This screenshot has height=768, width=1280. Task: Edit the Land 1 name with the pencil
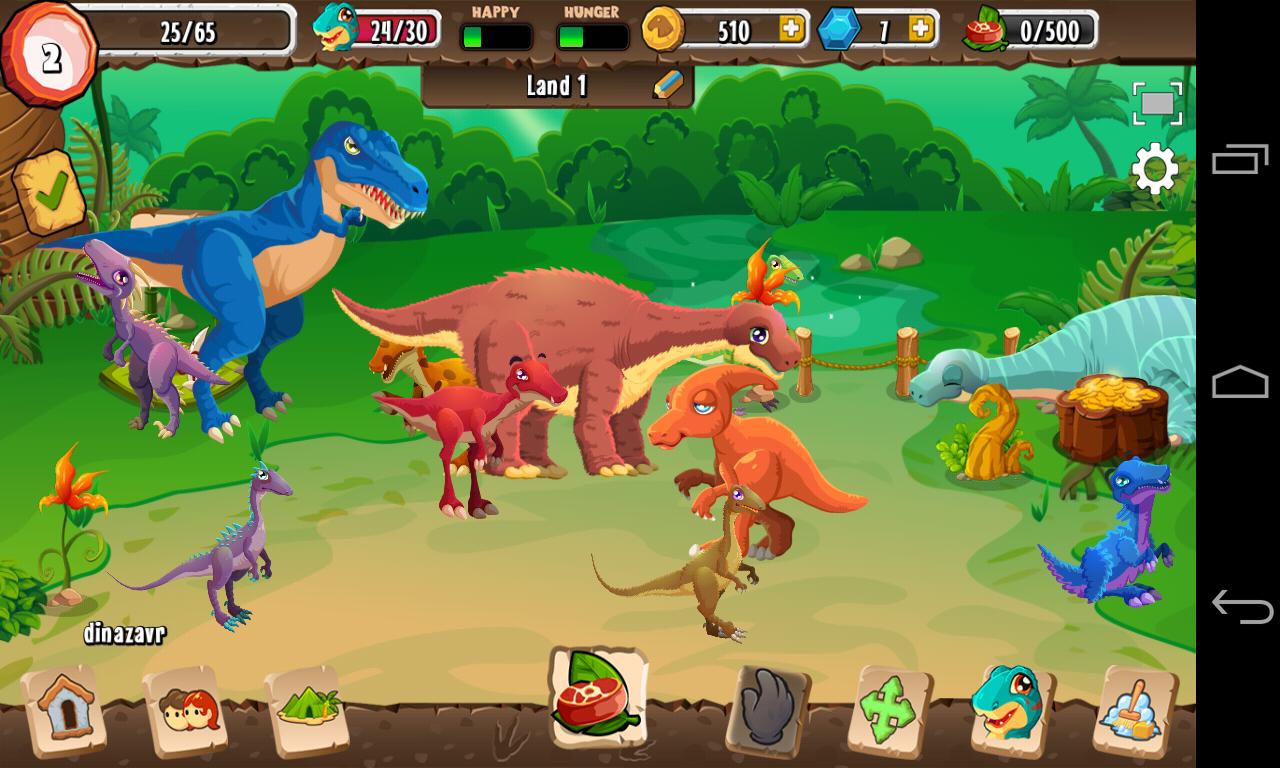(x=666, y=87)
